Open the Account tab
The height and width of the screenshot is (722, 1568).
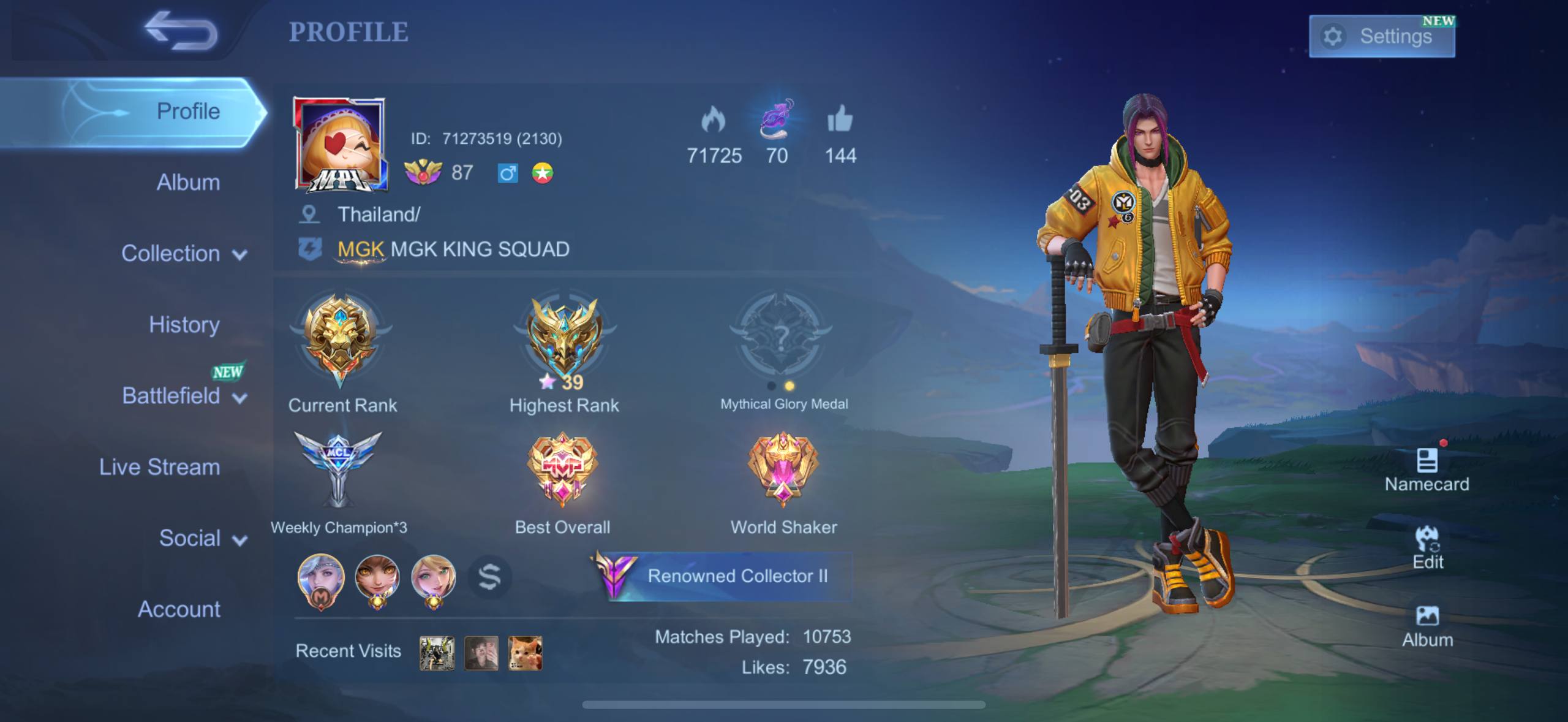click(x=179, y=609)
